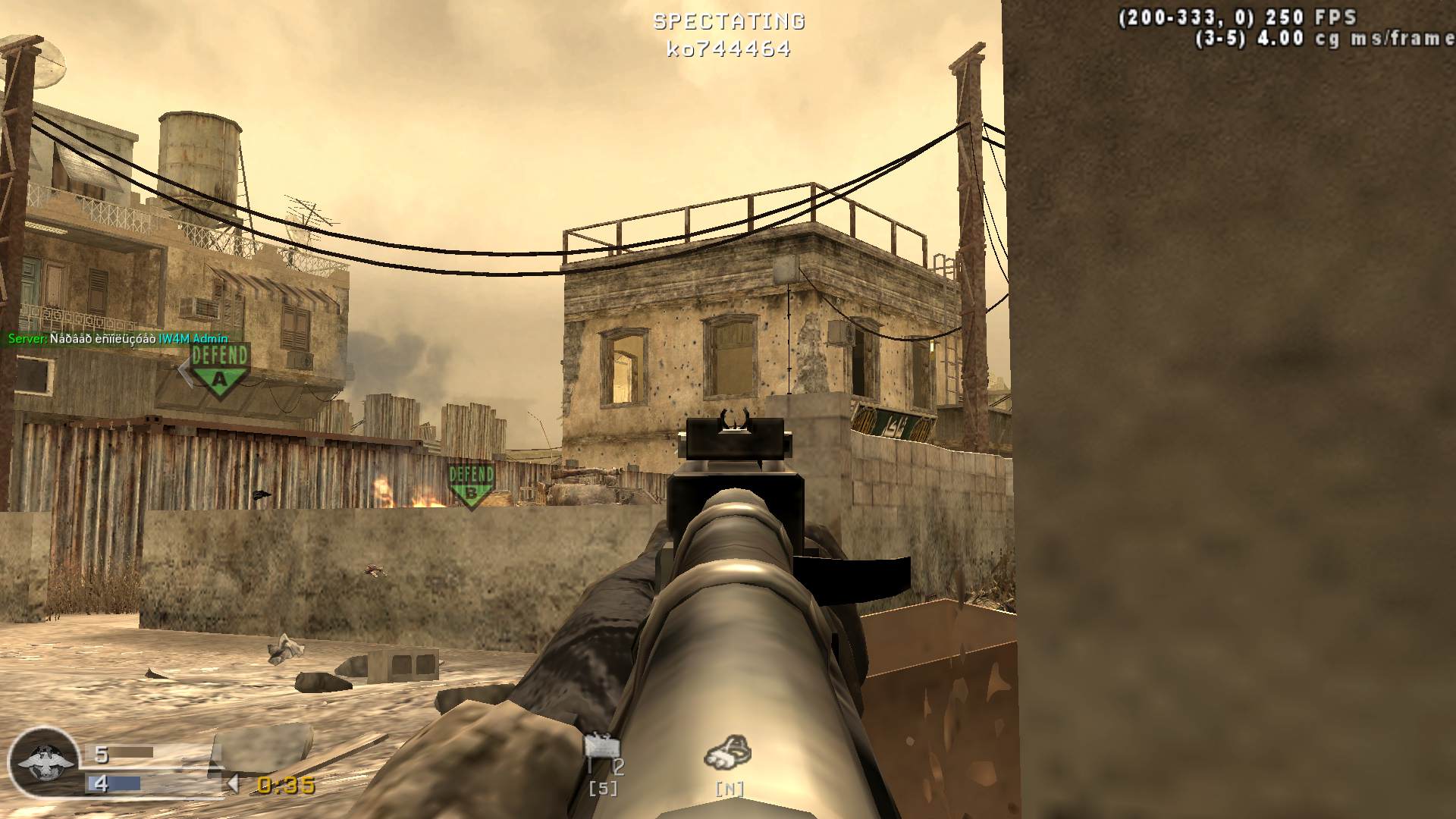Screen dimensions: 1456x819
Task: Select the Defend B objective marker
Action: pos(471,485)
